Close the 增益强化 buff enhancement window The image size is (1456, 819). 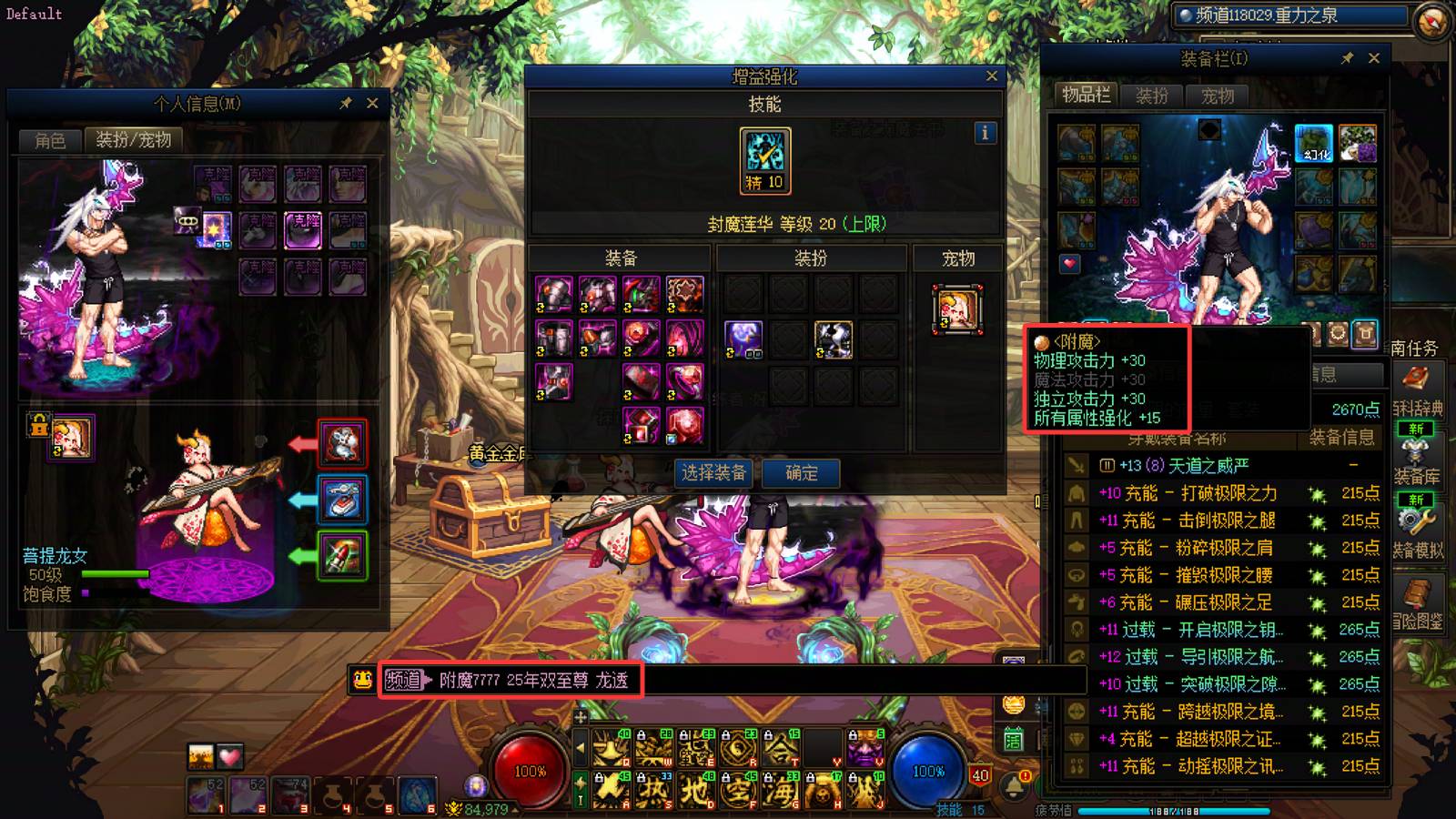click(x=992, y=76)
